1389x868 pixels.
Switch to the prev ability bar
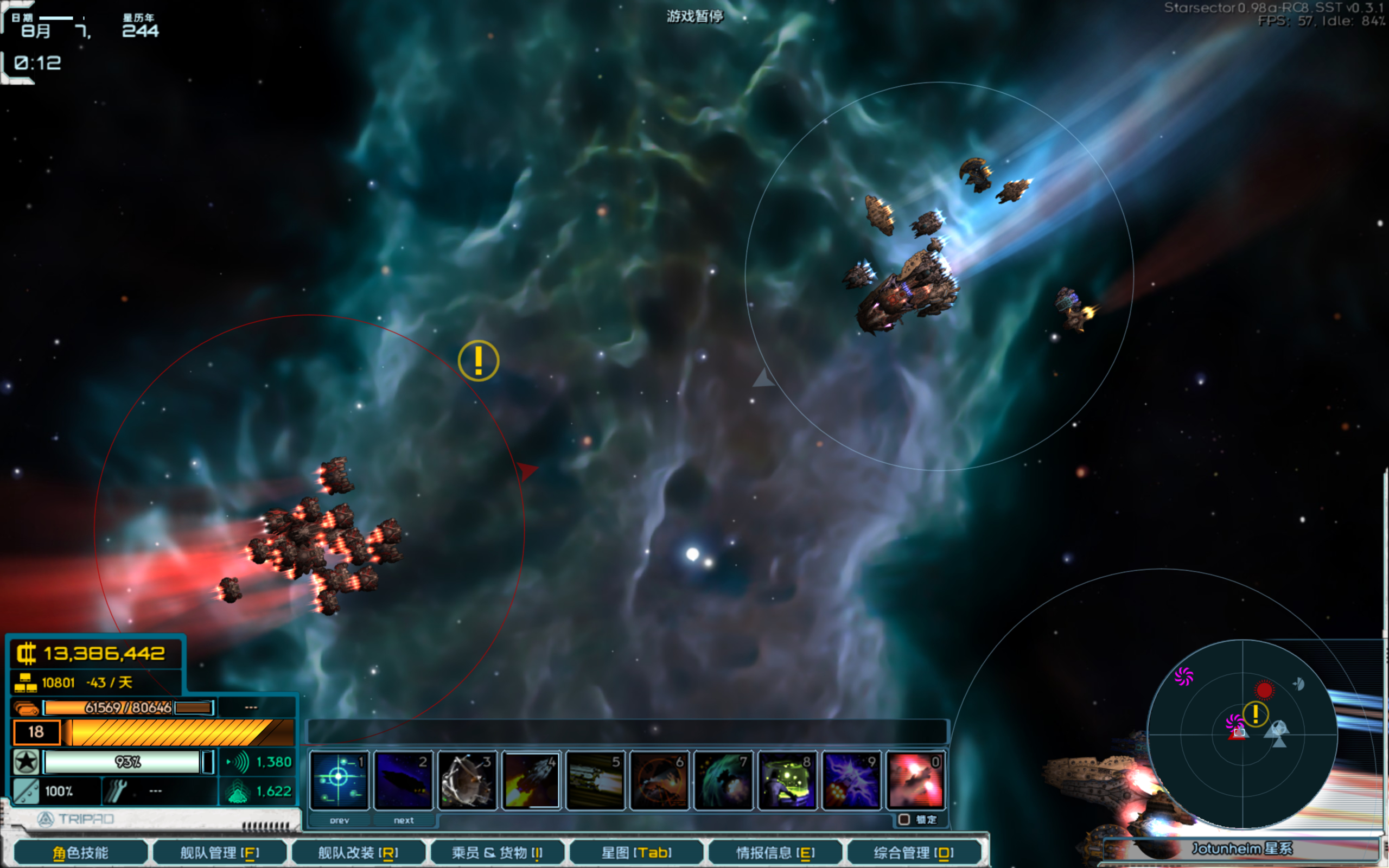pyautogui.click(x=339, y=820)
